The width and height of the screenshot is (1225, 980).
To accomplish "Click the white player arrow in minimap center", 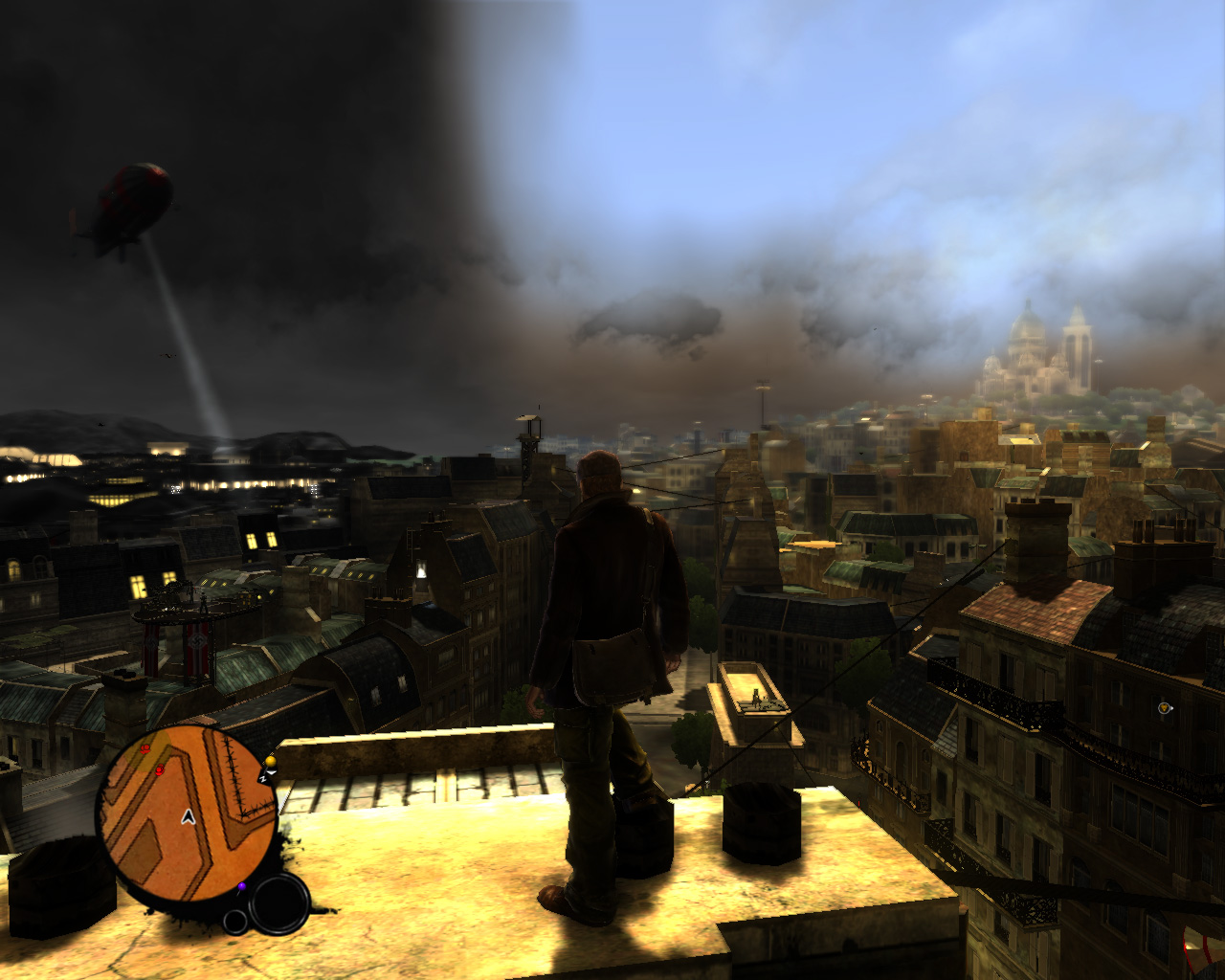I will point(189,817).
